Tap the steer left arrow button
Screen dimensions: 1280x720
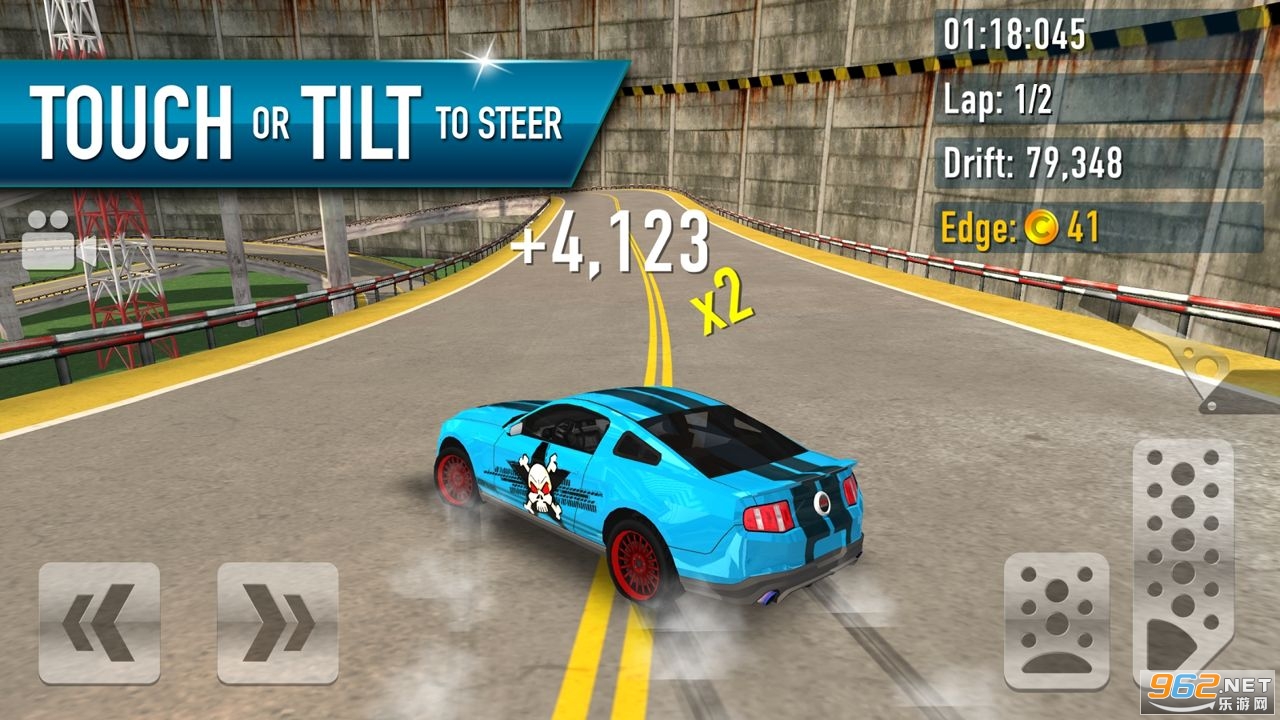(99, 623)
